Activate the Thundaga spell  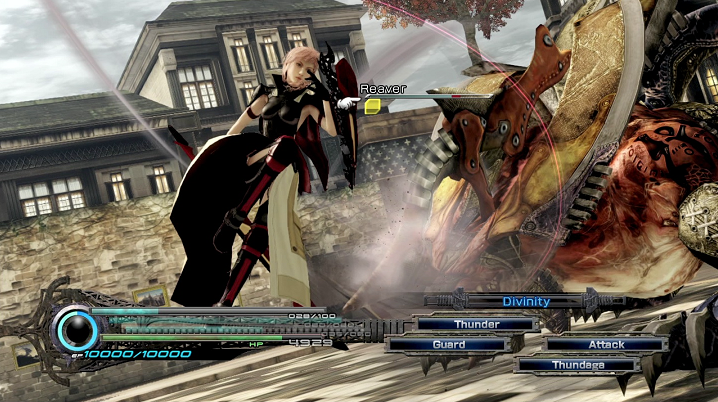(577, 365)
